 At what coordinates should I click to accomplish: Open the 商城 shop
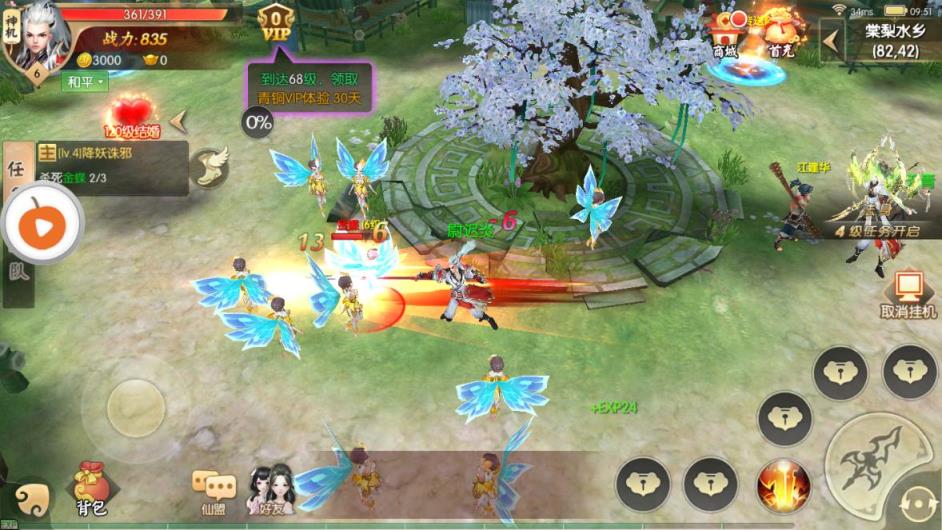[x=728, y=34]
